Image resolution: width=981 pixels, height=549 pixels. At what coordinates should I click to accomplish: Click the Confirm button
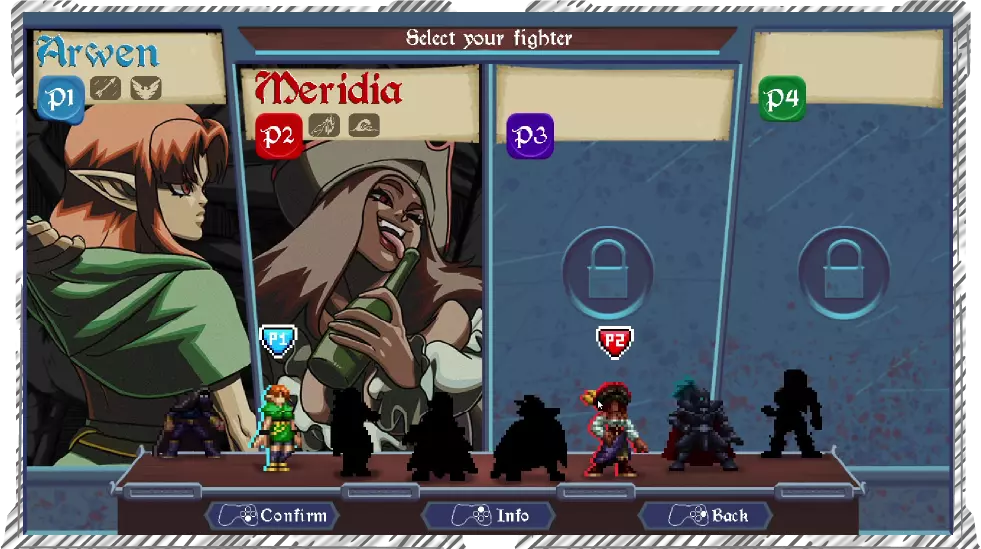[x=272, y=516]
